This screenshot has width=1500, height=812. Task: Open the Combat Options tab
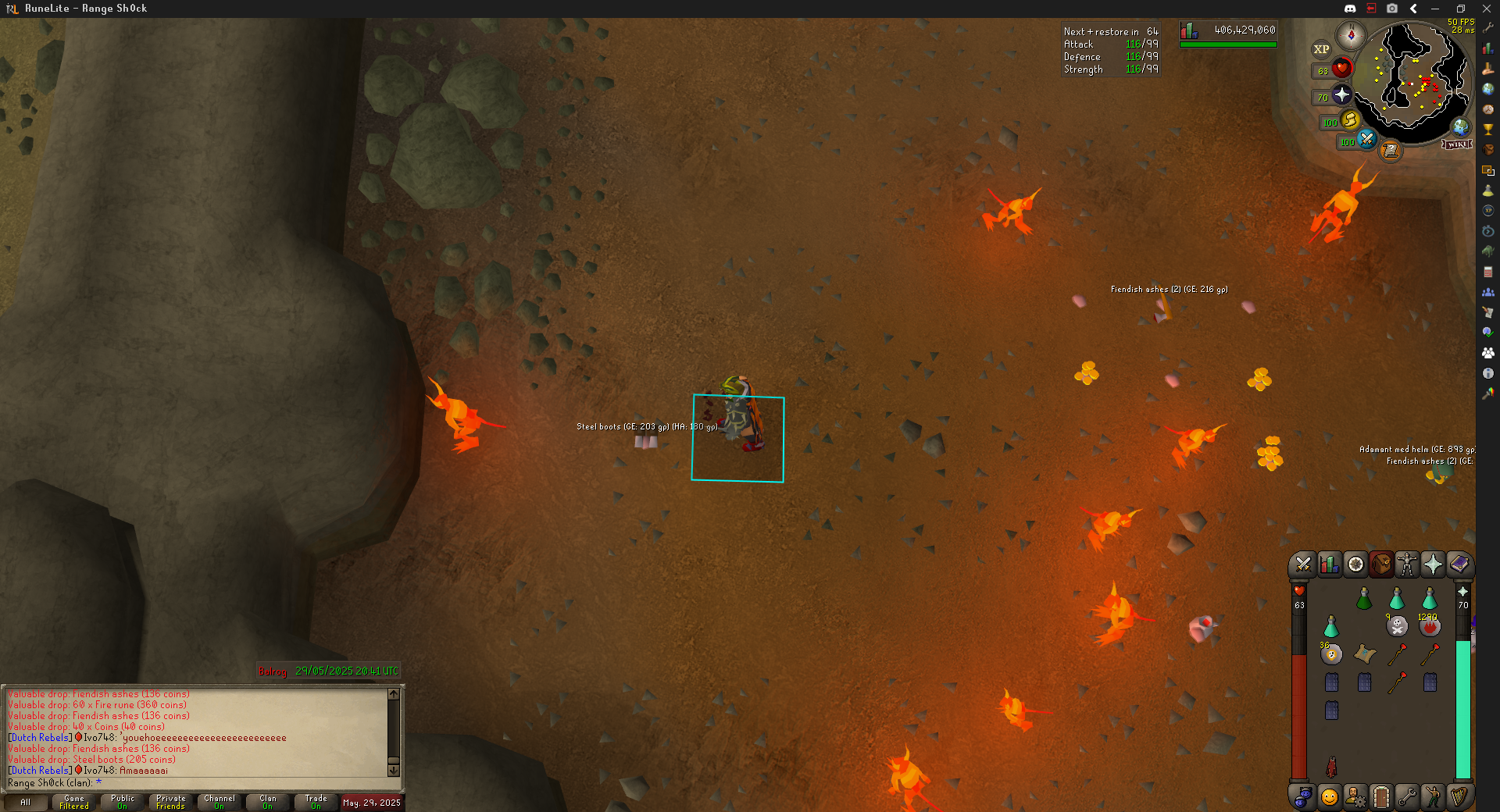(1302, 564)
